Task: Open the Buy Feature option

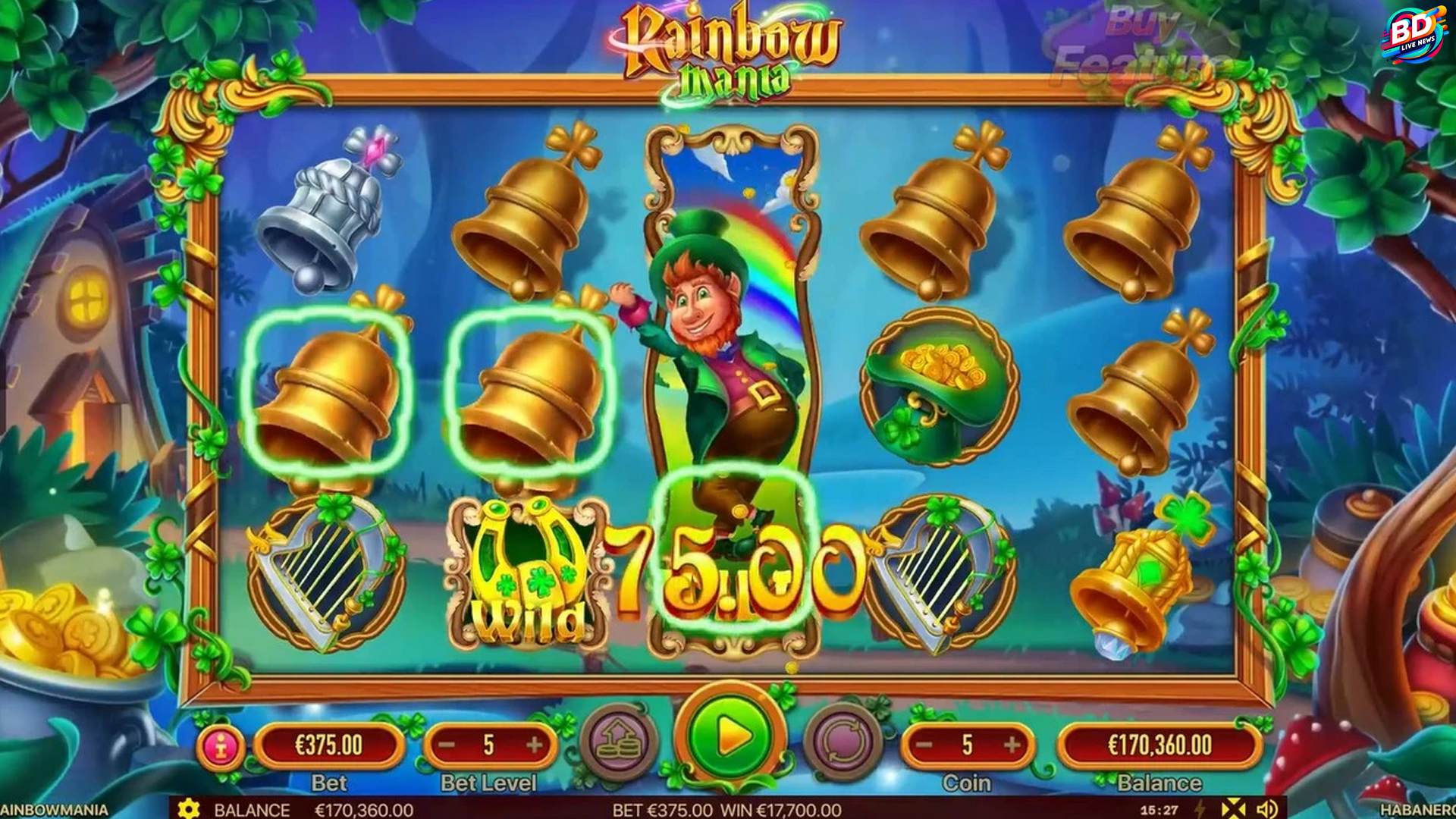Action: click(1137, 45)
